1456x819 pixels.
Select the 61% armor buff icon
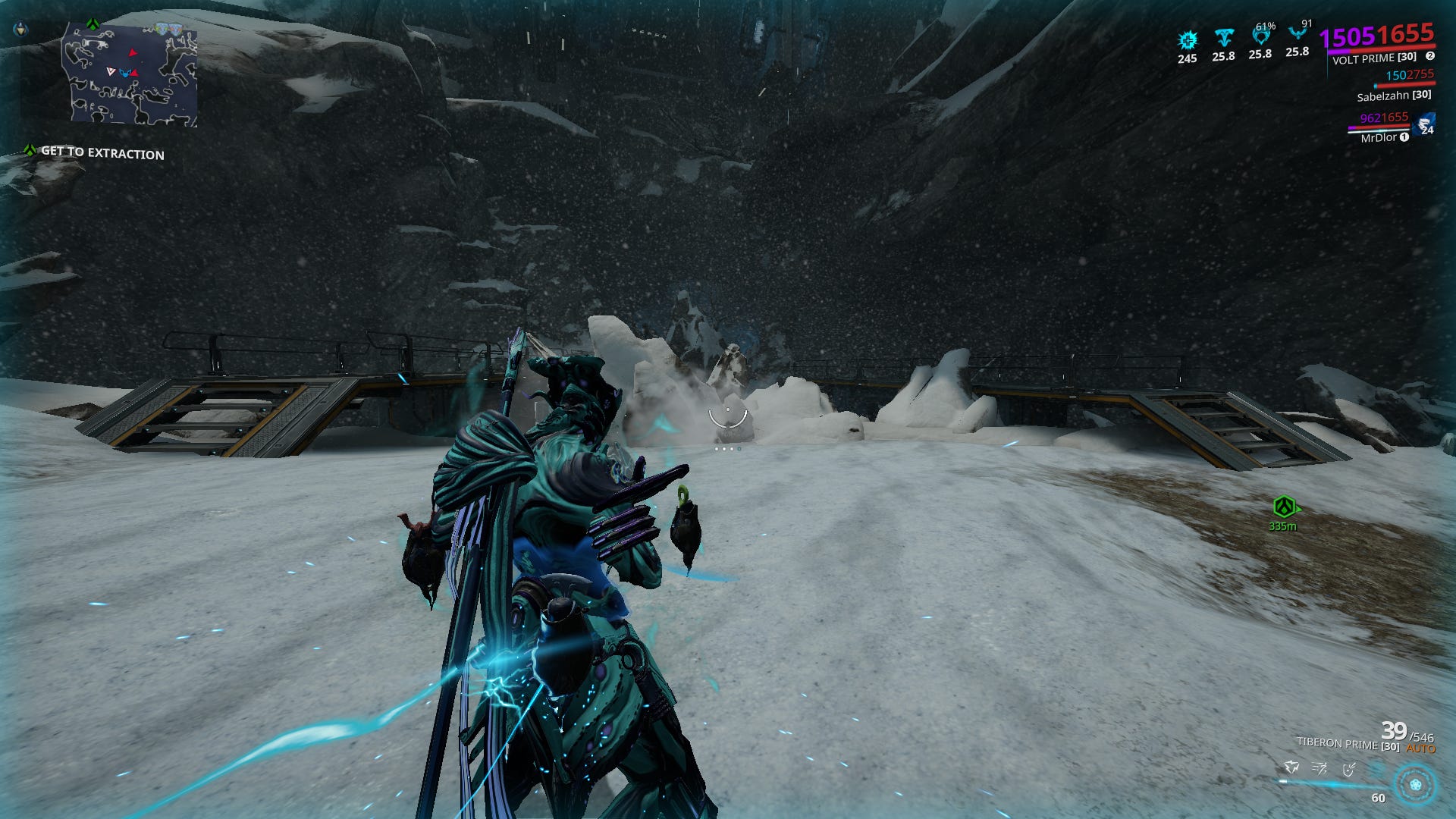point(1261,36)
